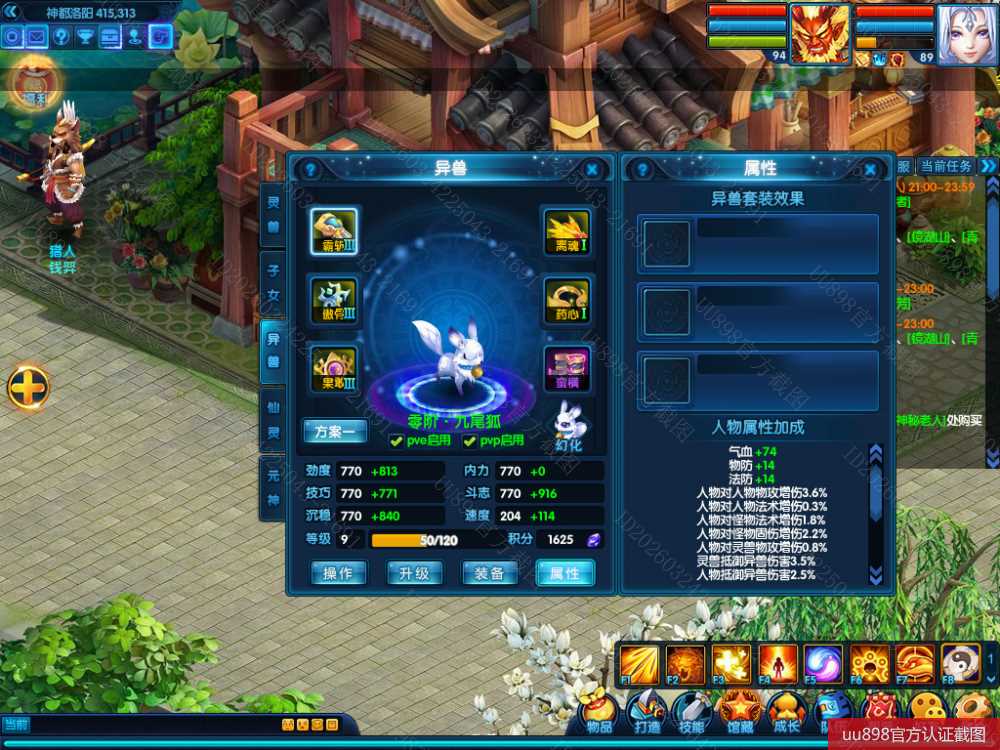Select the 霸斩 skill slot
The height and width of the screenshot is (750, 1000).
tap(334, 232)
